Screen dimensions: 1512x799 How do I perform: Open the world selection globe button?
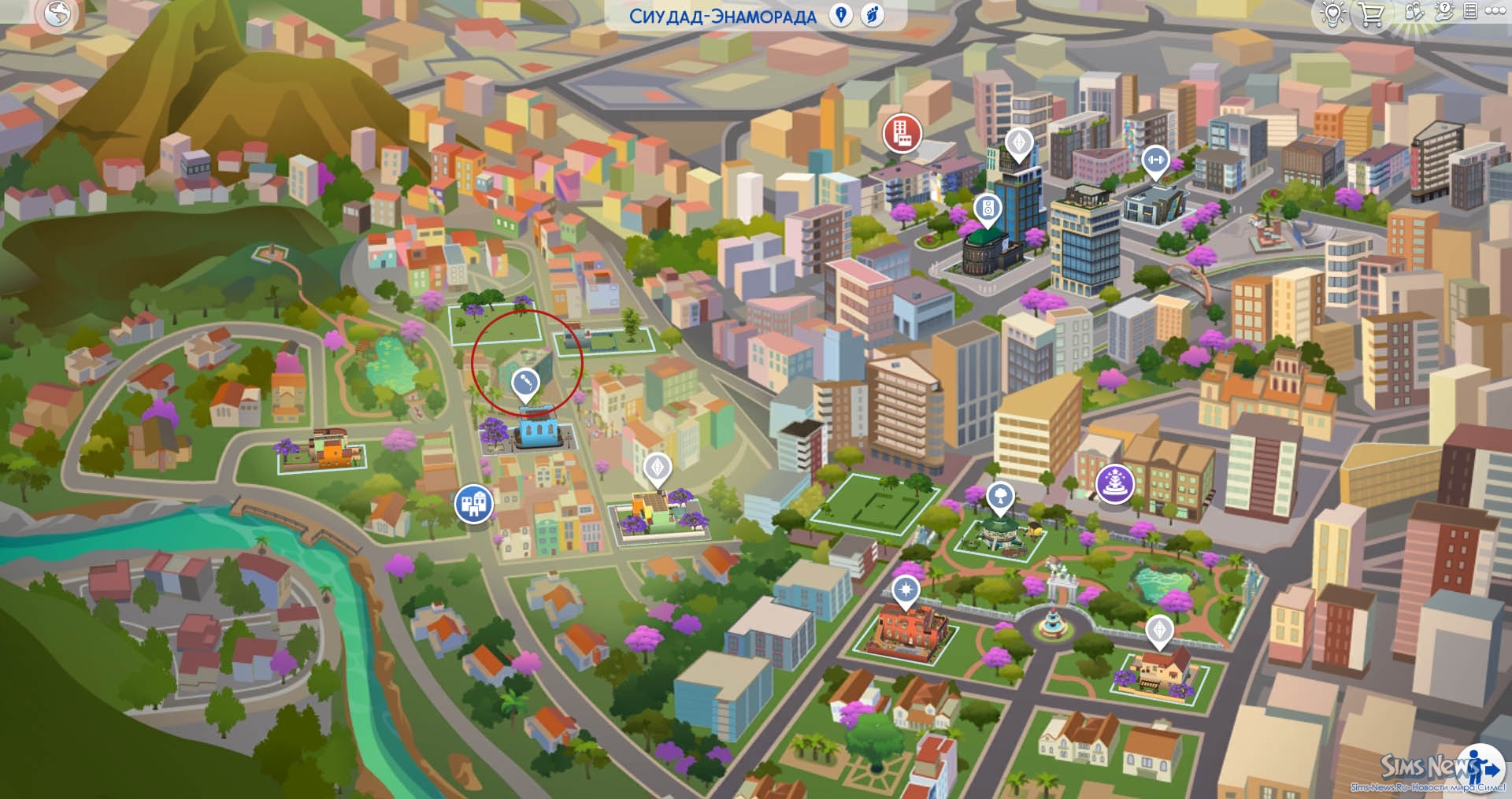pyautogui.click(x=57, y=13)
